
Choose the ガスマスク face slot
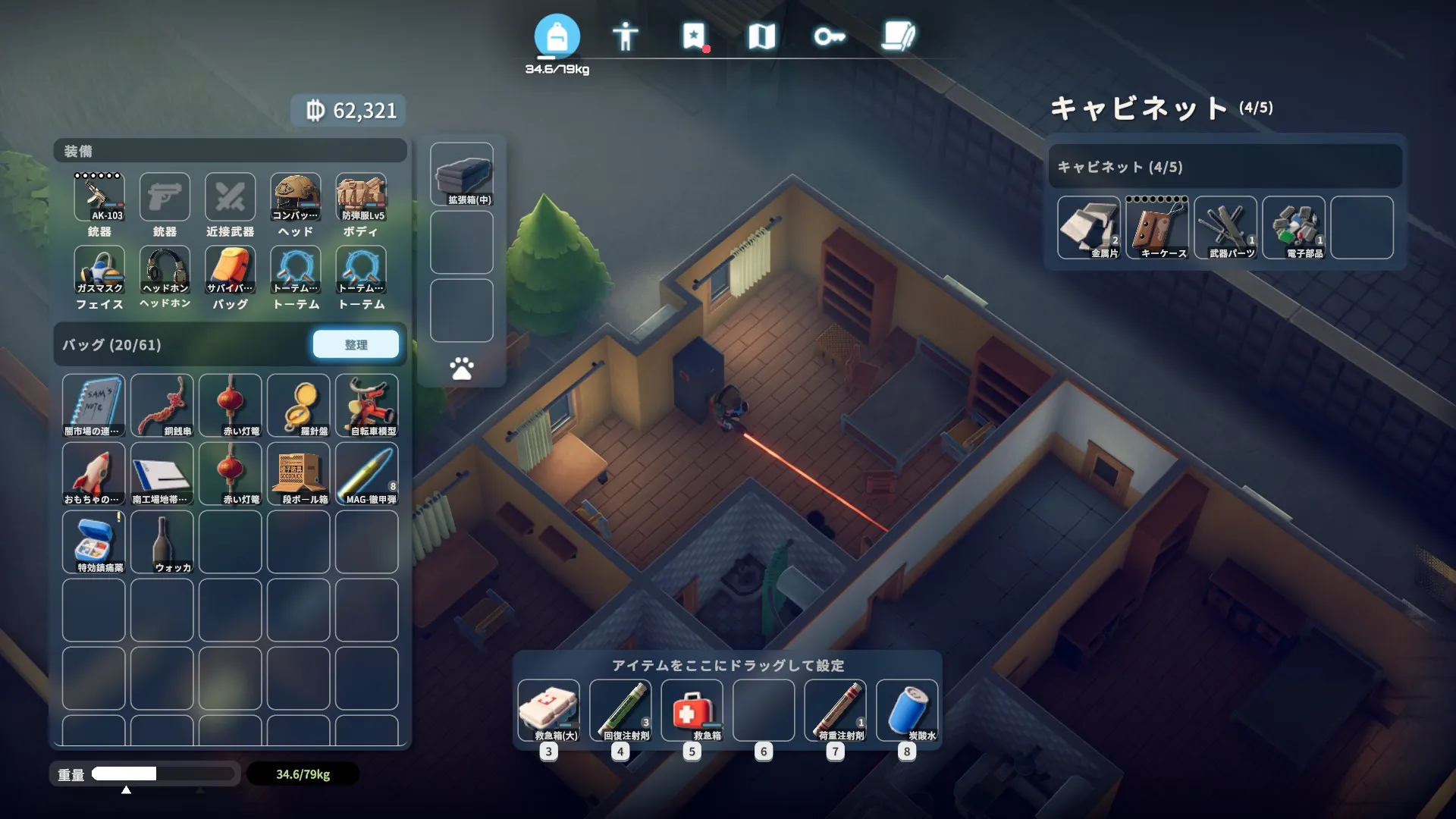99,271
